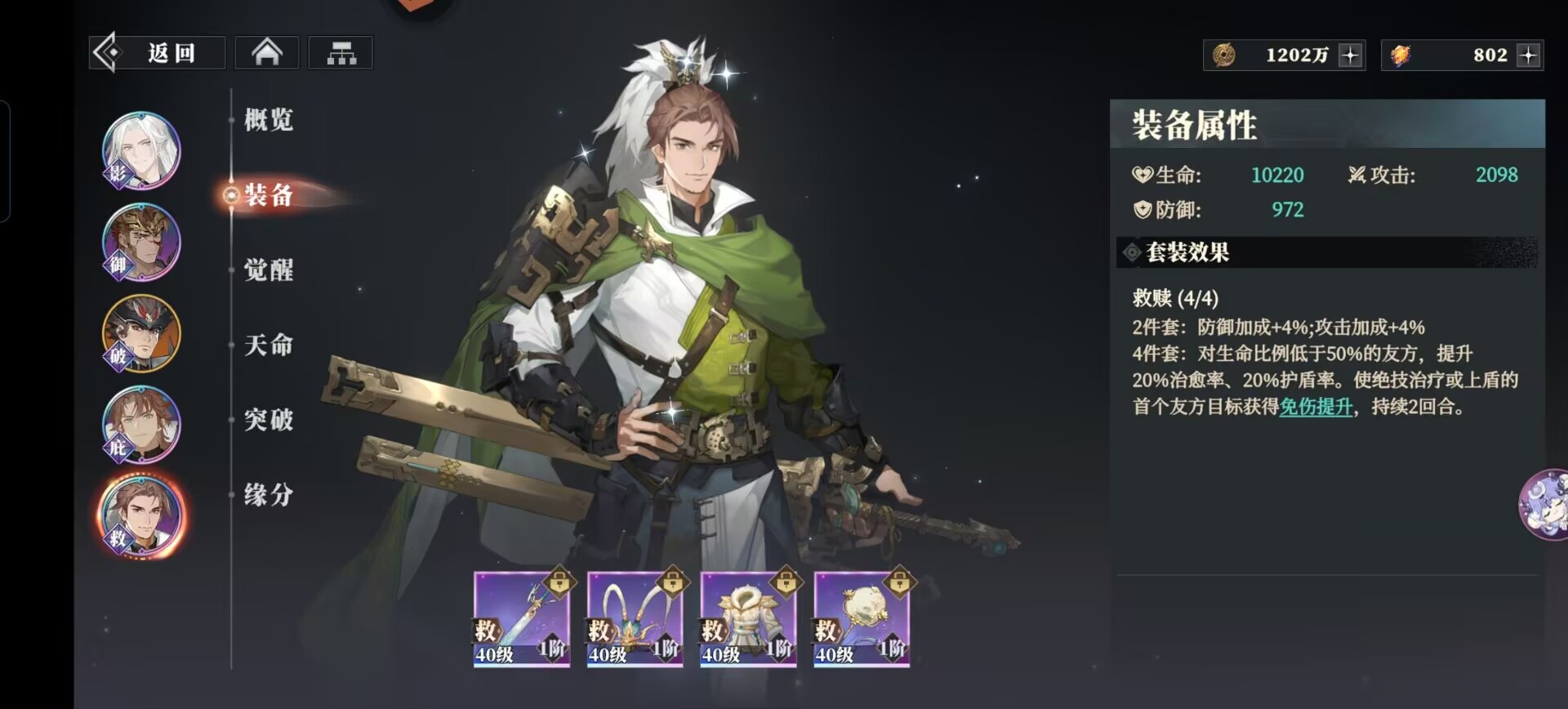
Task: Open the hierarchy tree menu icon
Action: tap(341, 53)
